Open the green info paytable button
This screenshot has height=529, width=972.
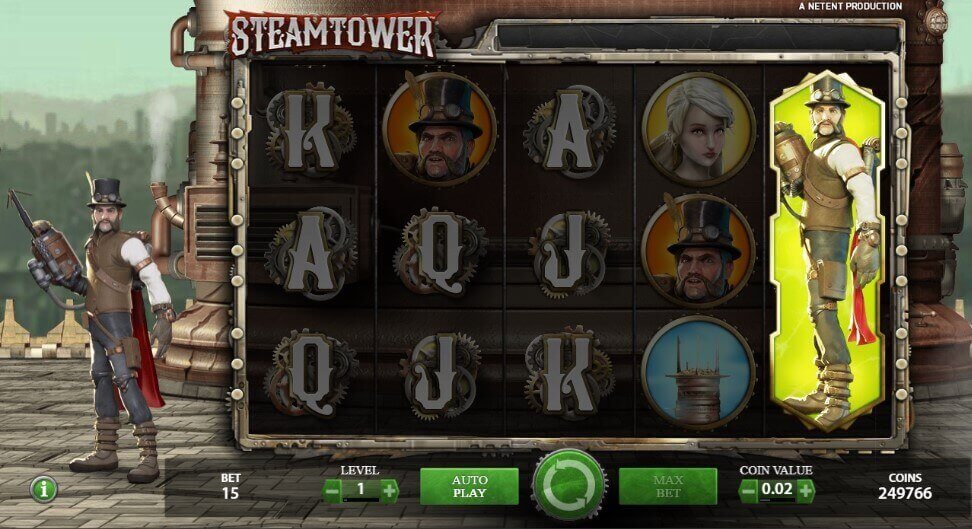[43, 489]
